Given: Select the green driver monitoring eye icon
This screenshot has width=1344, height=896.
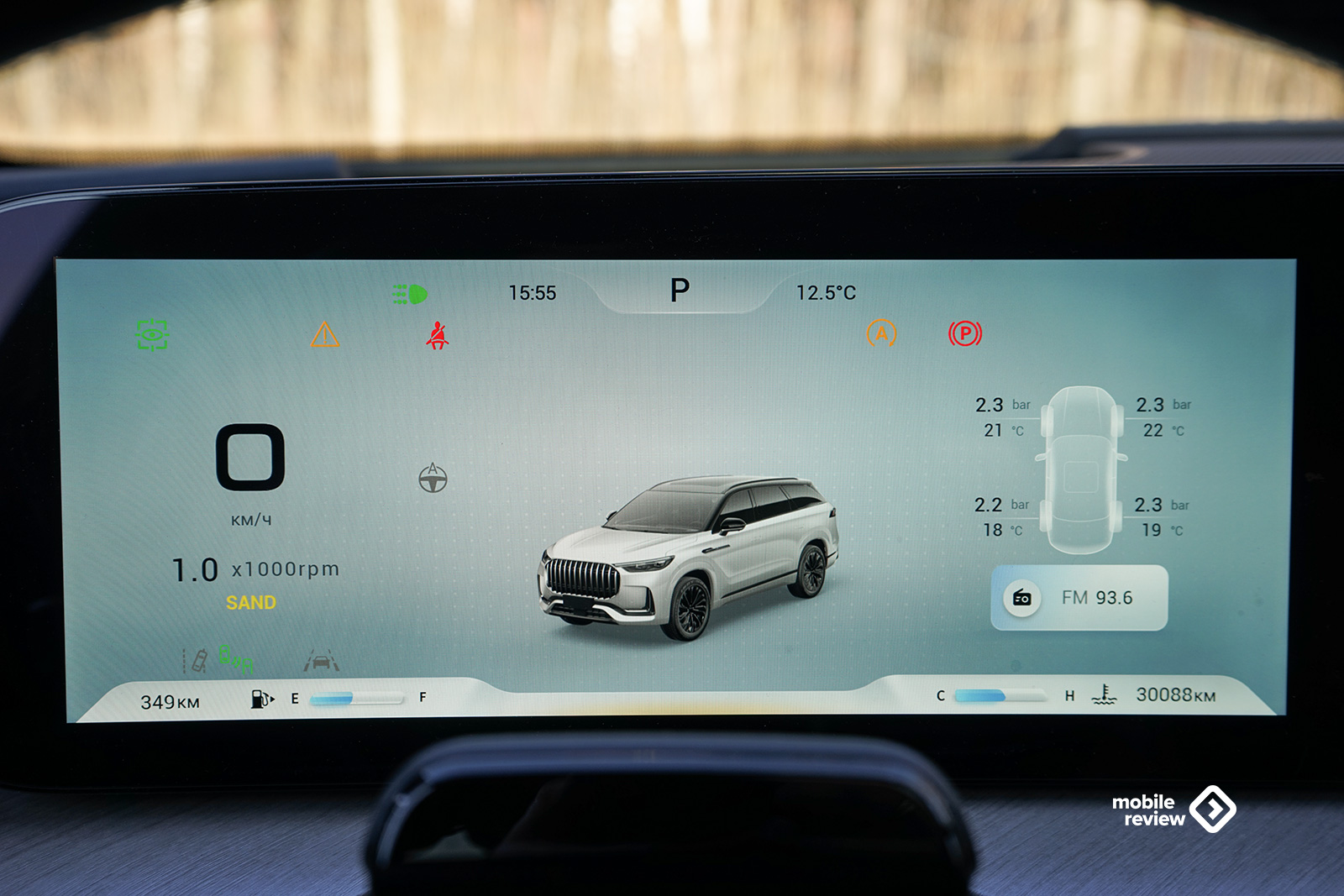Looking at the screenshot, I should tap(152, 335).
